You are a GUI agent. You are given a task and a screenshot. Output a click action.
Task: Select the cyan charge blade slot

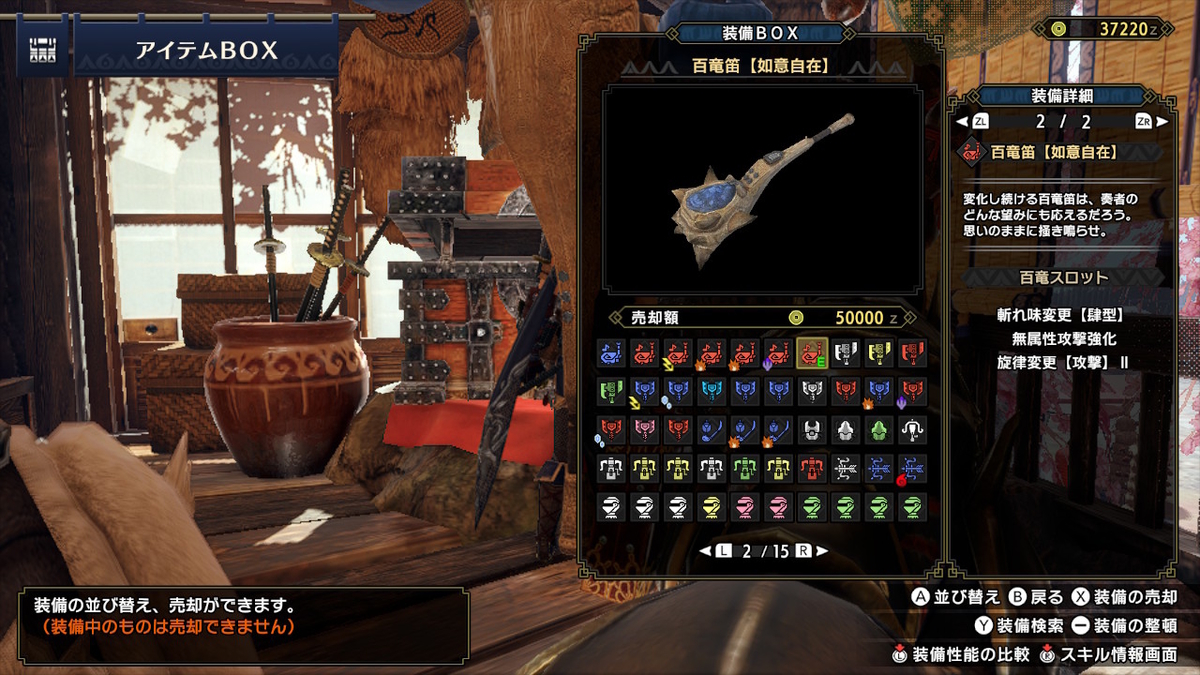pyautogui.click(x=711, y=391)
